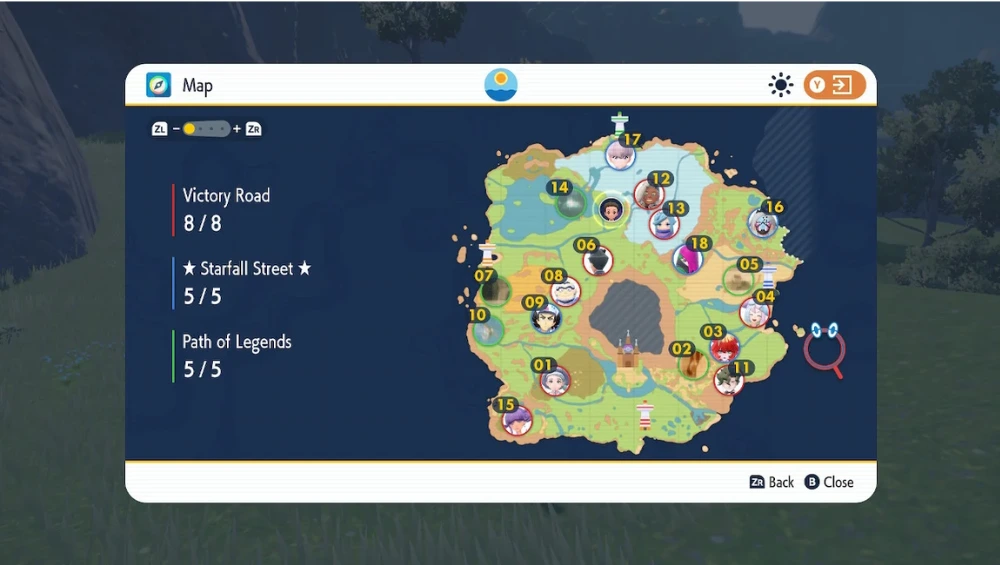Select map marker number 17
1000x565 pixels.
coord(620,155)
